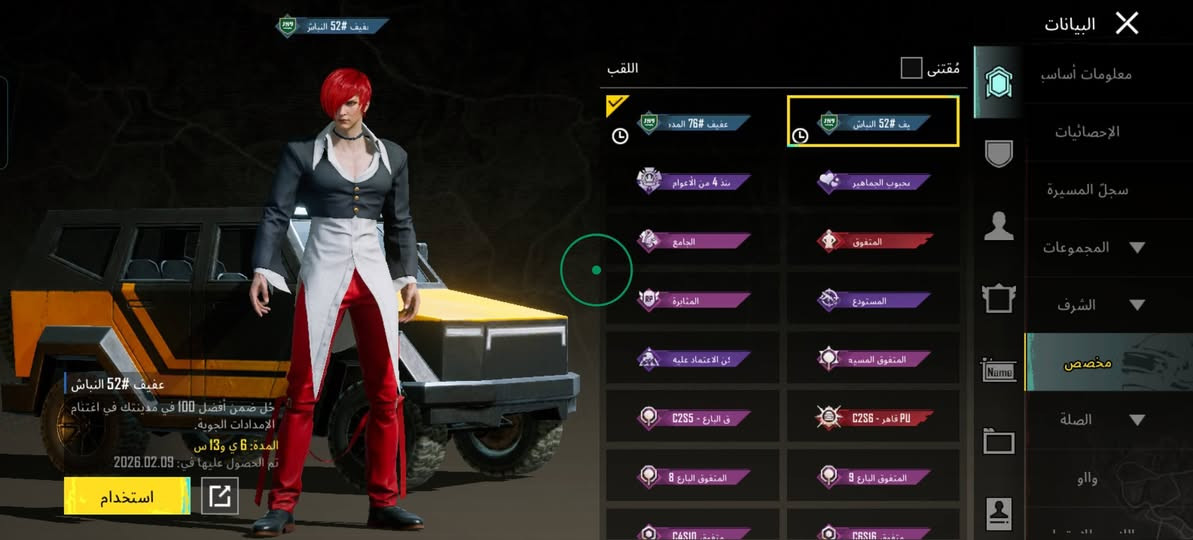Choose the C2S6 قاهر PU title

(873, 417)
